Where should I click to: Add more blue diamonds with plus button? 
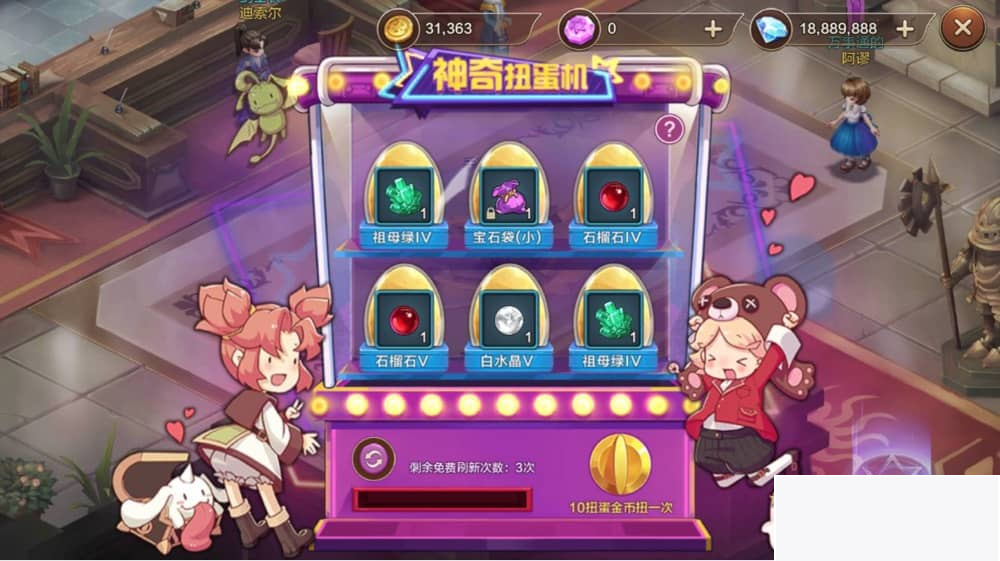(905, 29)
